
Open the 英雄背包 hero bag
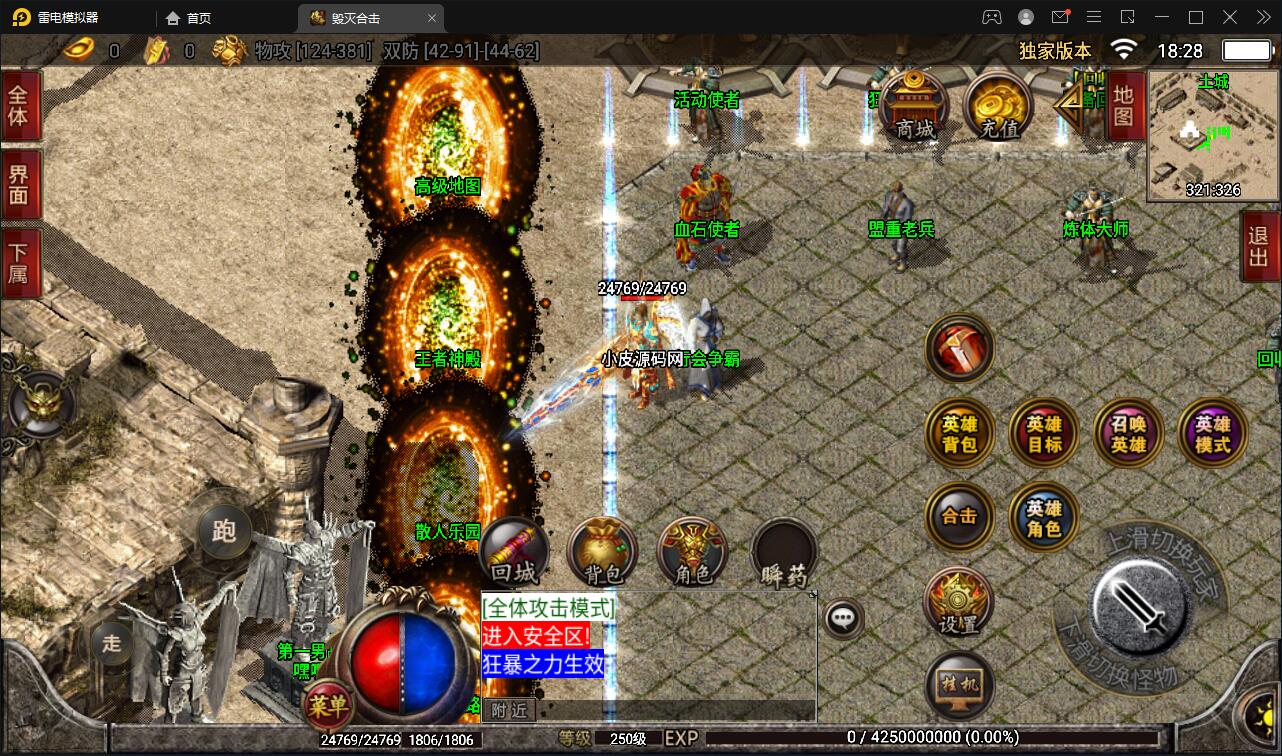click(x=959, y=433)
